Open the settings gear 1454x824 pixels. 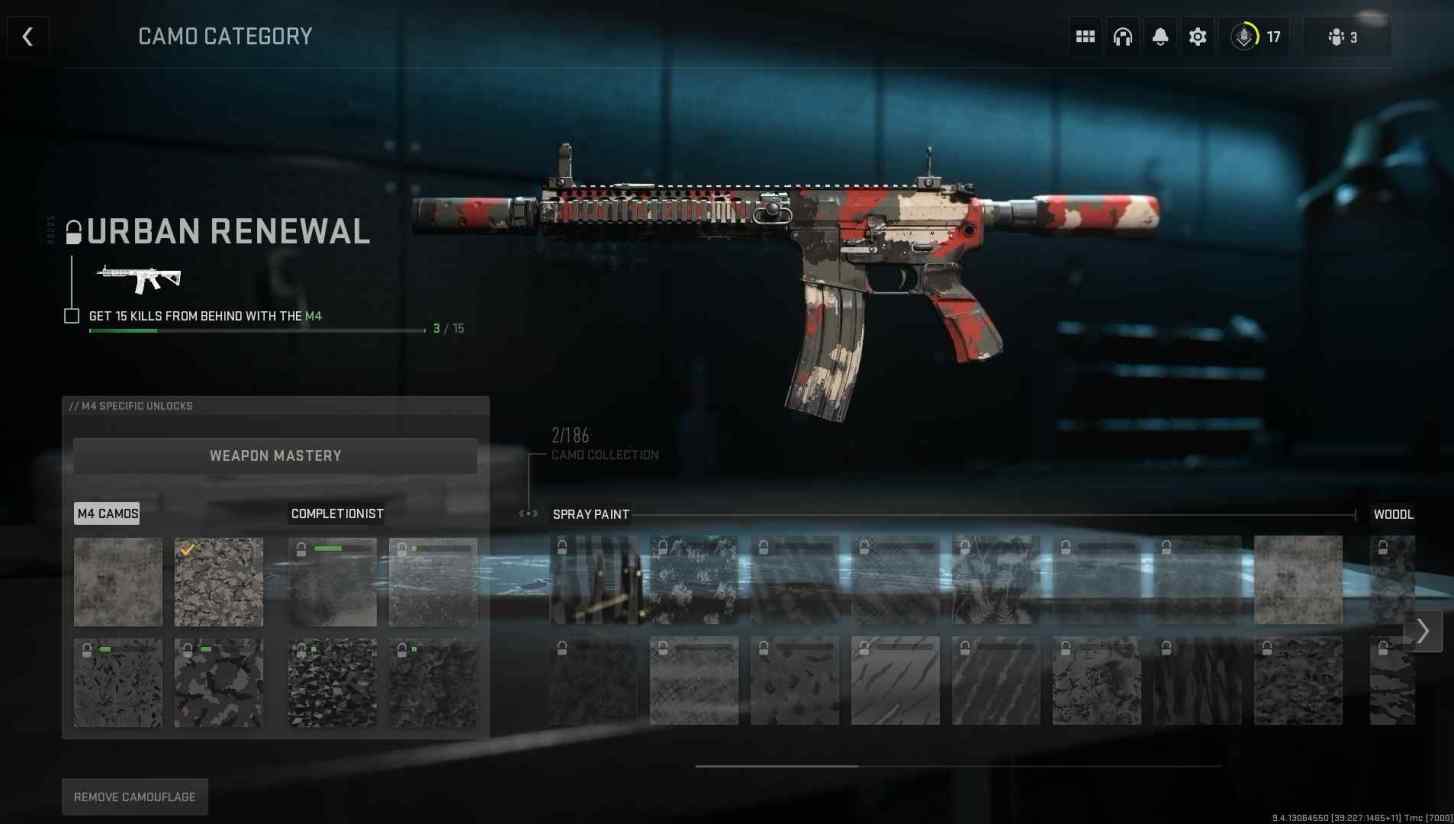tap(1197, 36)
